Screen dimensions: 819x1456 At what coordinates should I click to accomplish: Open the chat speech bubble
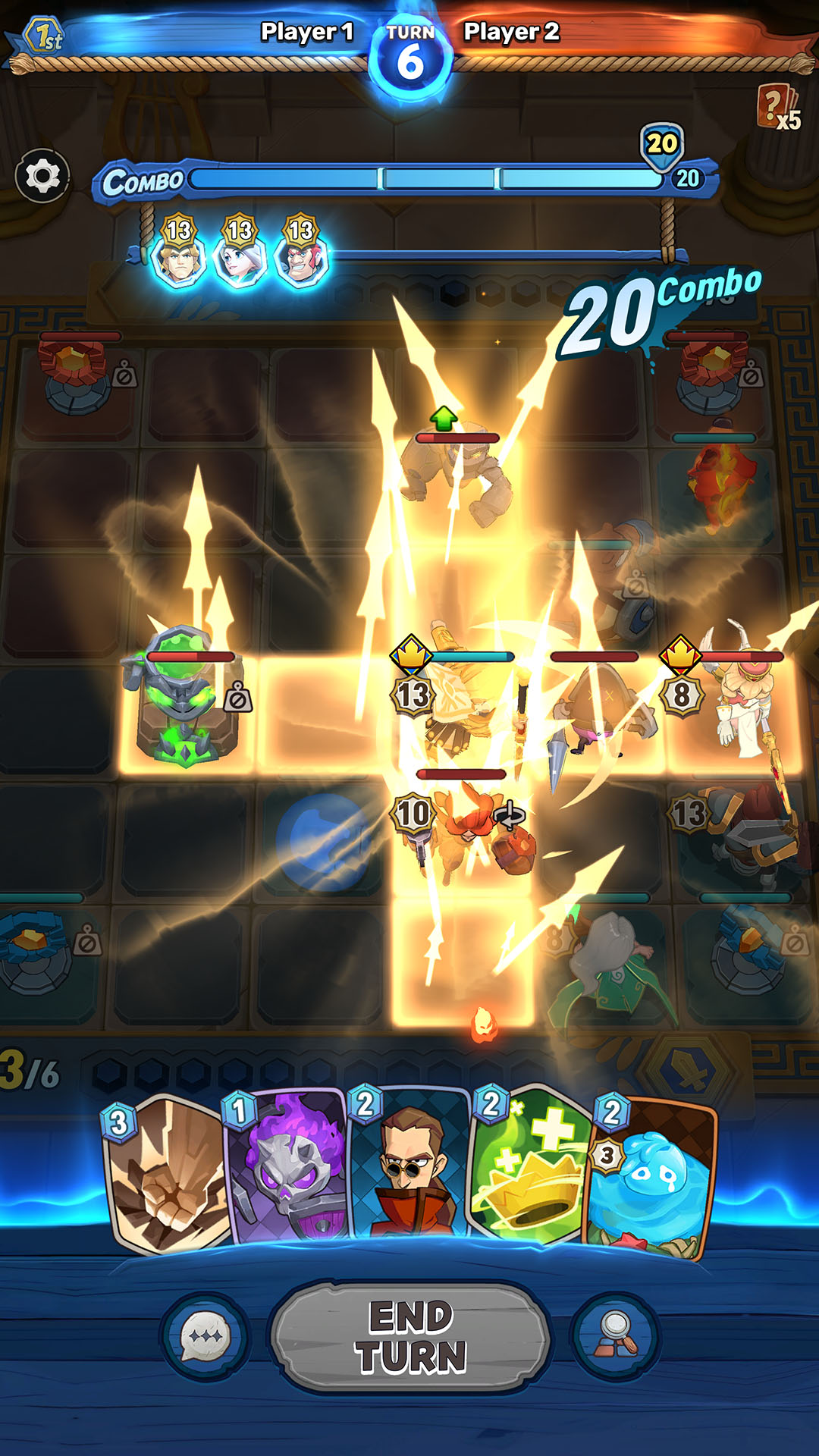(x=205, y=1336)
